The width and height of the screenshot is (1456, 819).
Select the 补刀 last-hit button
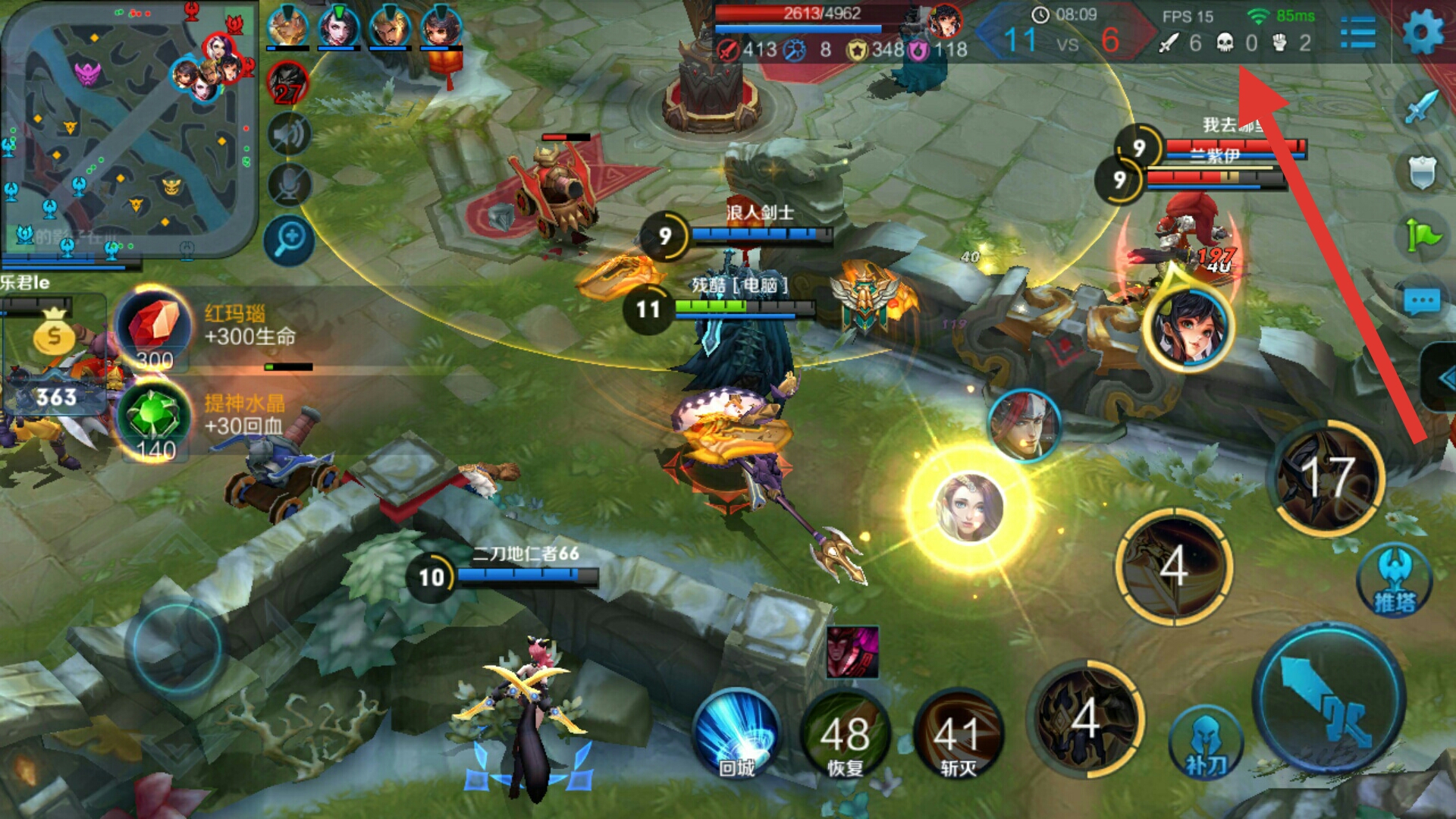click(x=1206, y=745)
